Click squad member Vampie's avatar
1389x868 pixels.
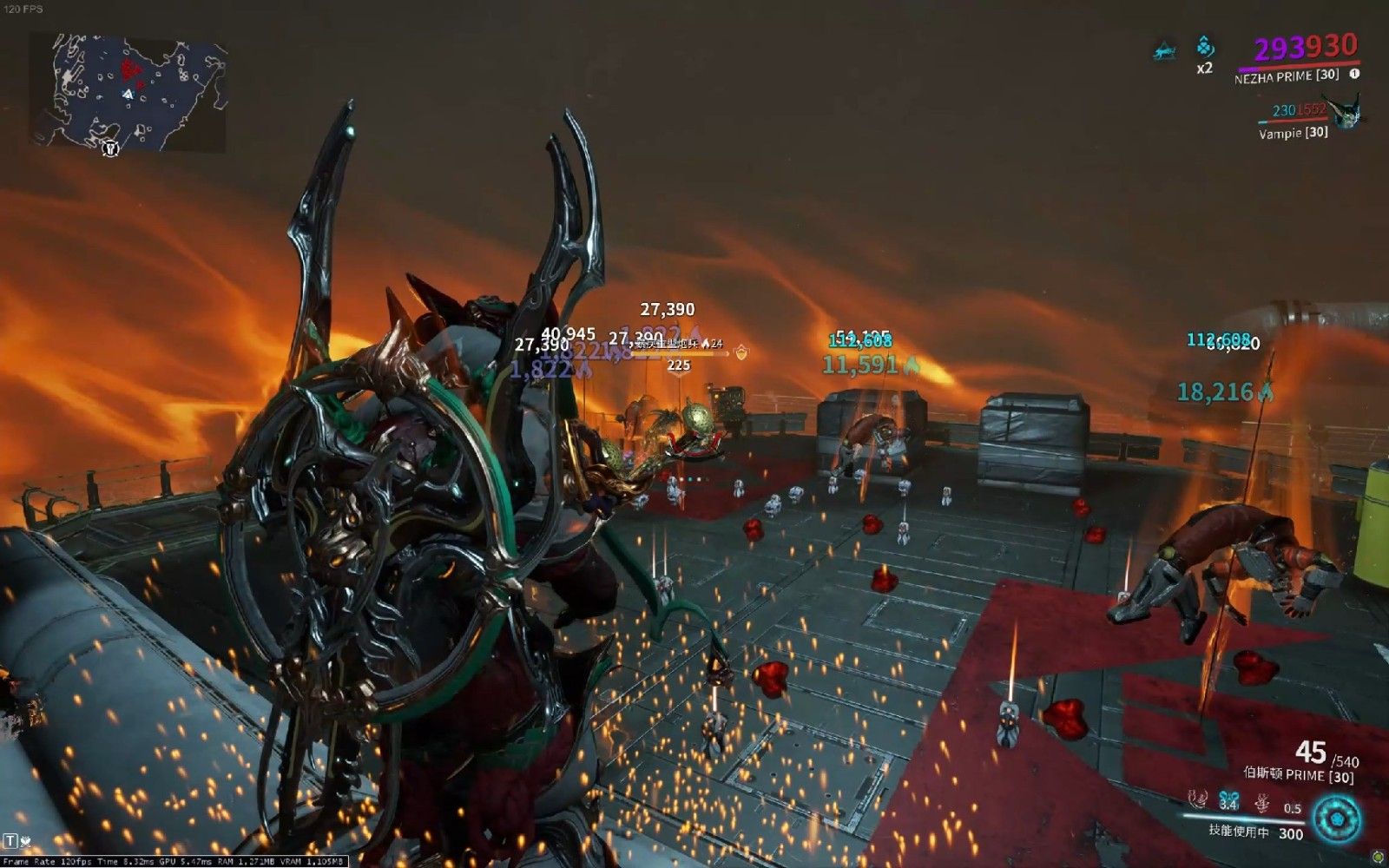pyautogui.click(x=1346, y=112)
